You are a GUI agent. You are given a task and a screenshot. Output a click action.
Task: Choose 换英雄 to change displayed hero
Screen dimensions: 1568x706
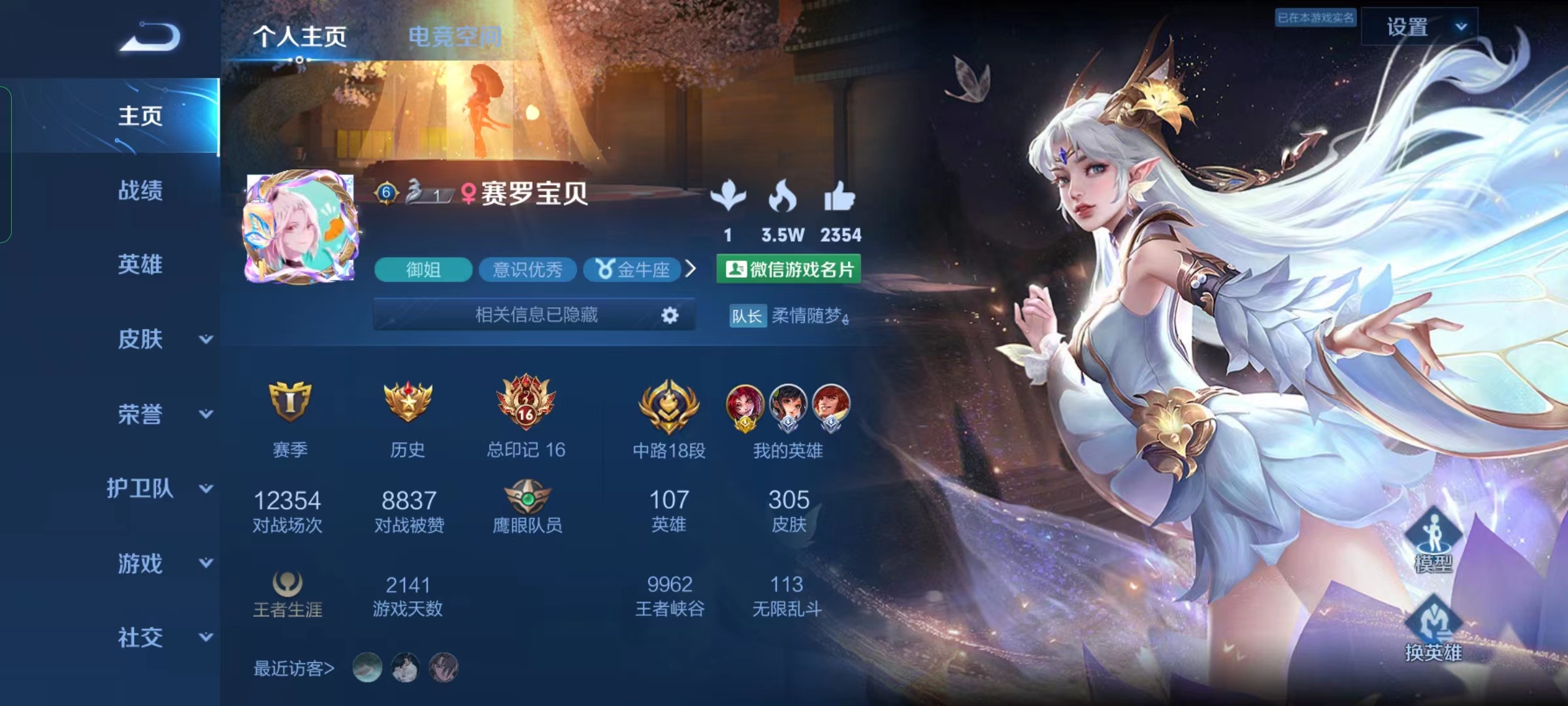1433,628
